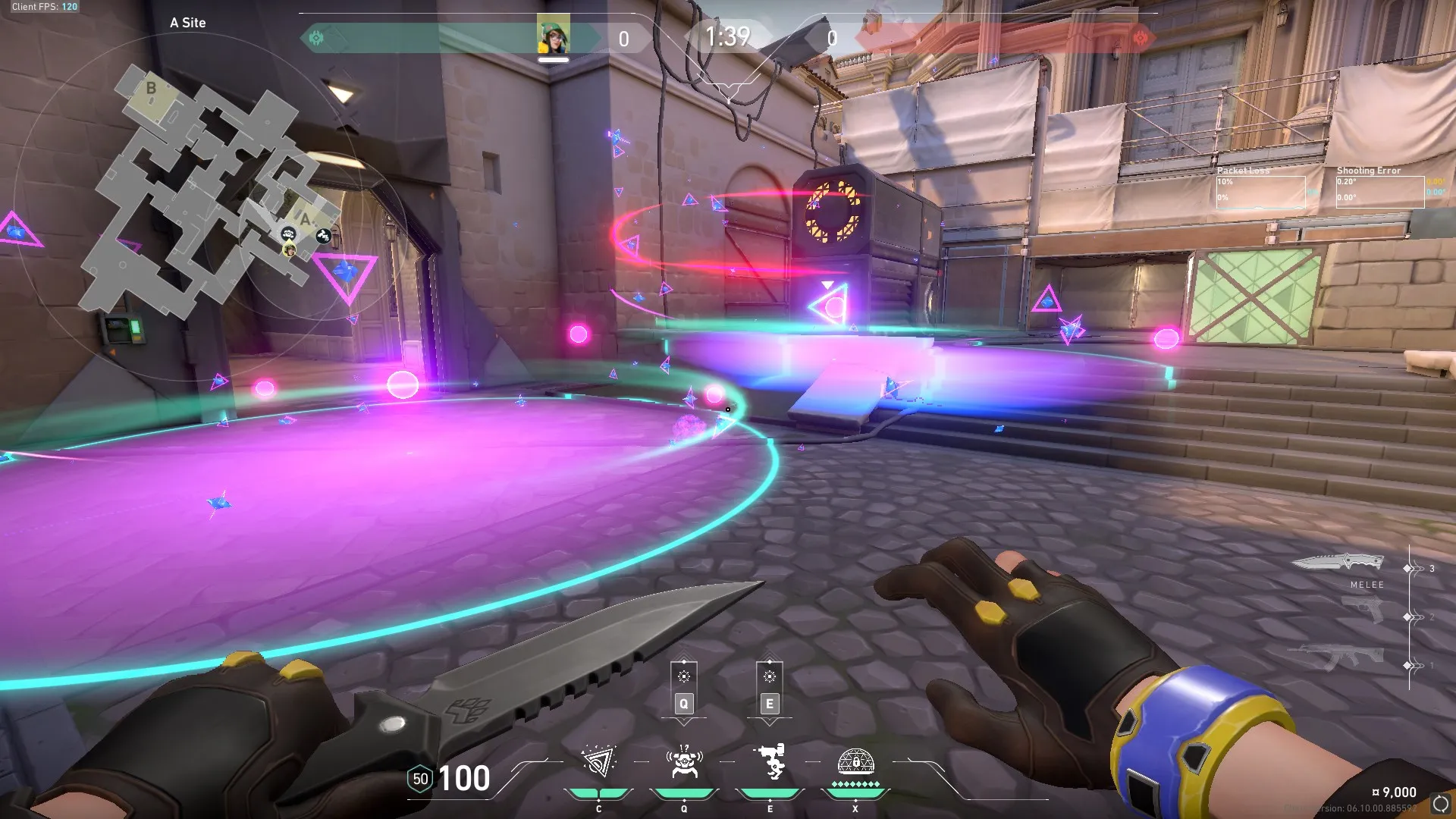This screenshot has width=1456, height=819.
Task: Activate the Lockdown ultimate icon
Action: click(855, 762)
